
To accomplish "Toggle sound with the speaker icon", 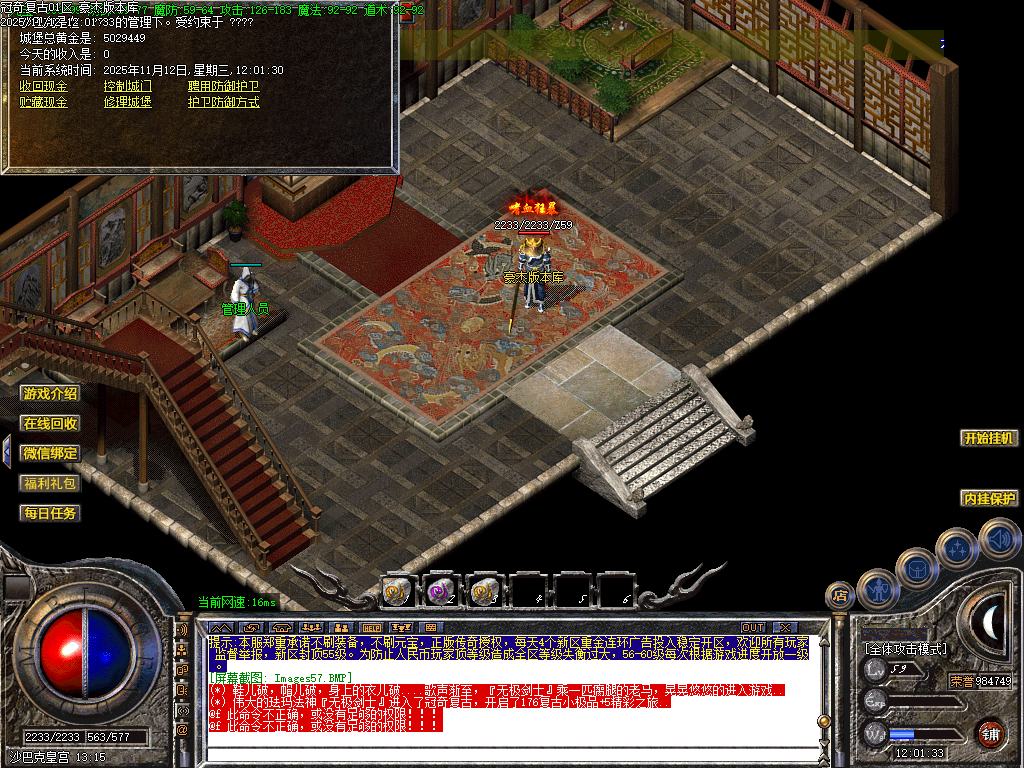I will [x=998, y=539].
